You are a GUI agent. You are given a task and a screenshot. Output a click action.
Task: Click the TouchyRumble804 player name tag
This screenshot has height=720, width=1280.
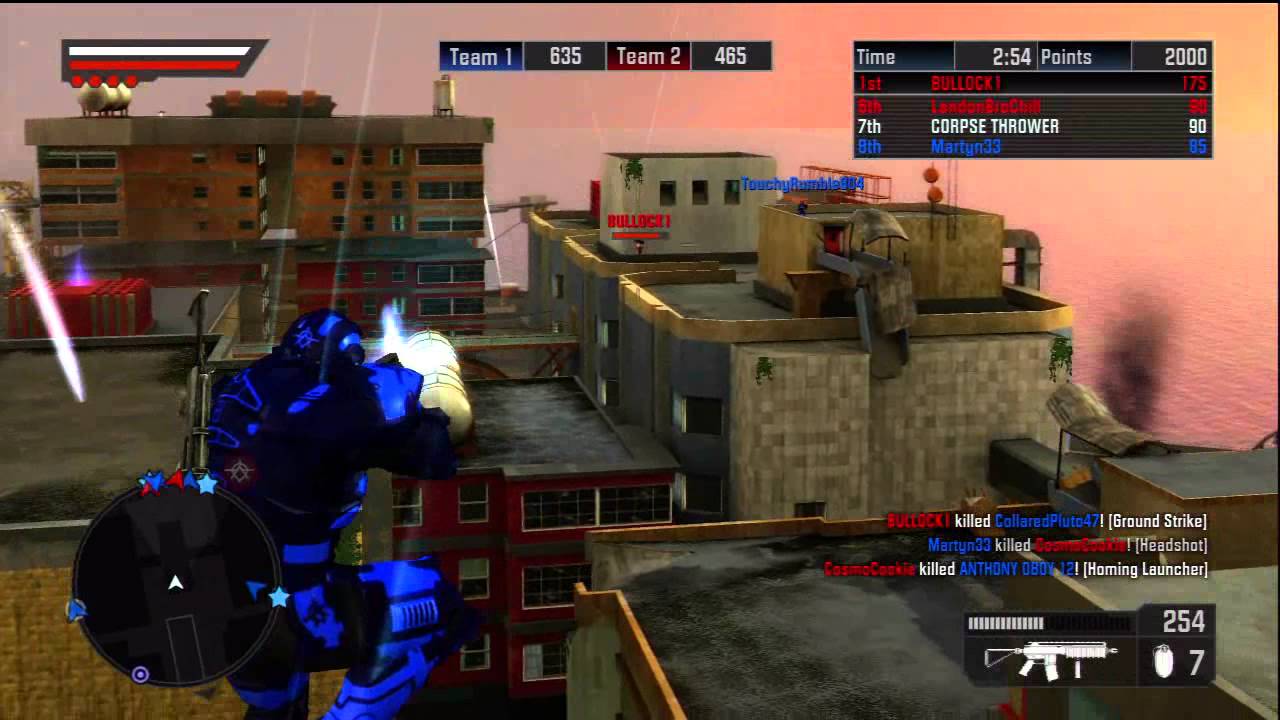801,184
